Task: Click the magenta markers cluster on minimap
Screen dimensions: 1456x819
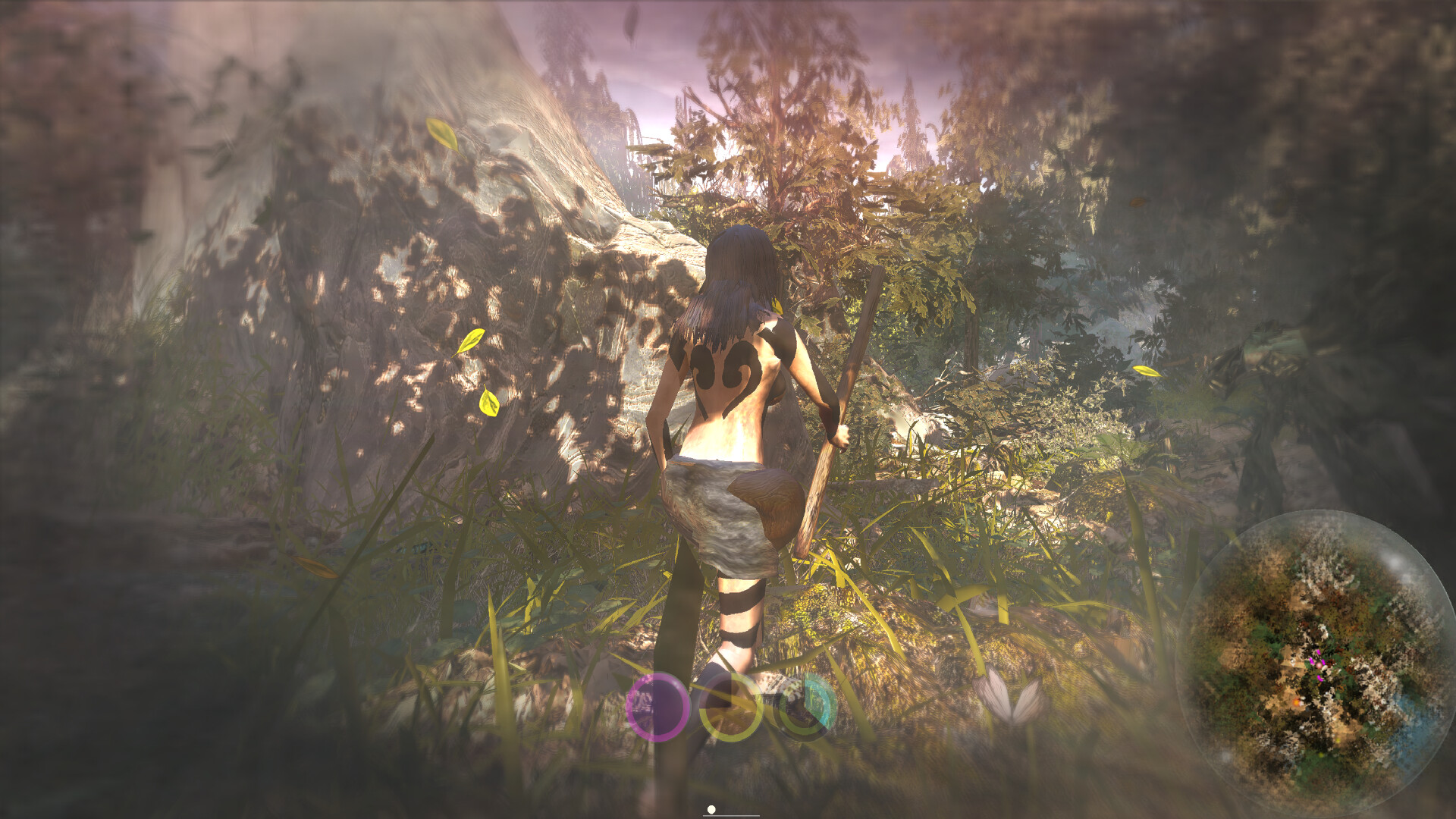Action: 1318,664
